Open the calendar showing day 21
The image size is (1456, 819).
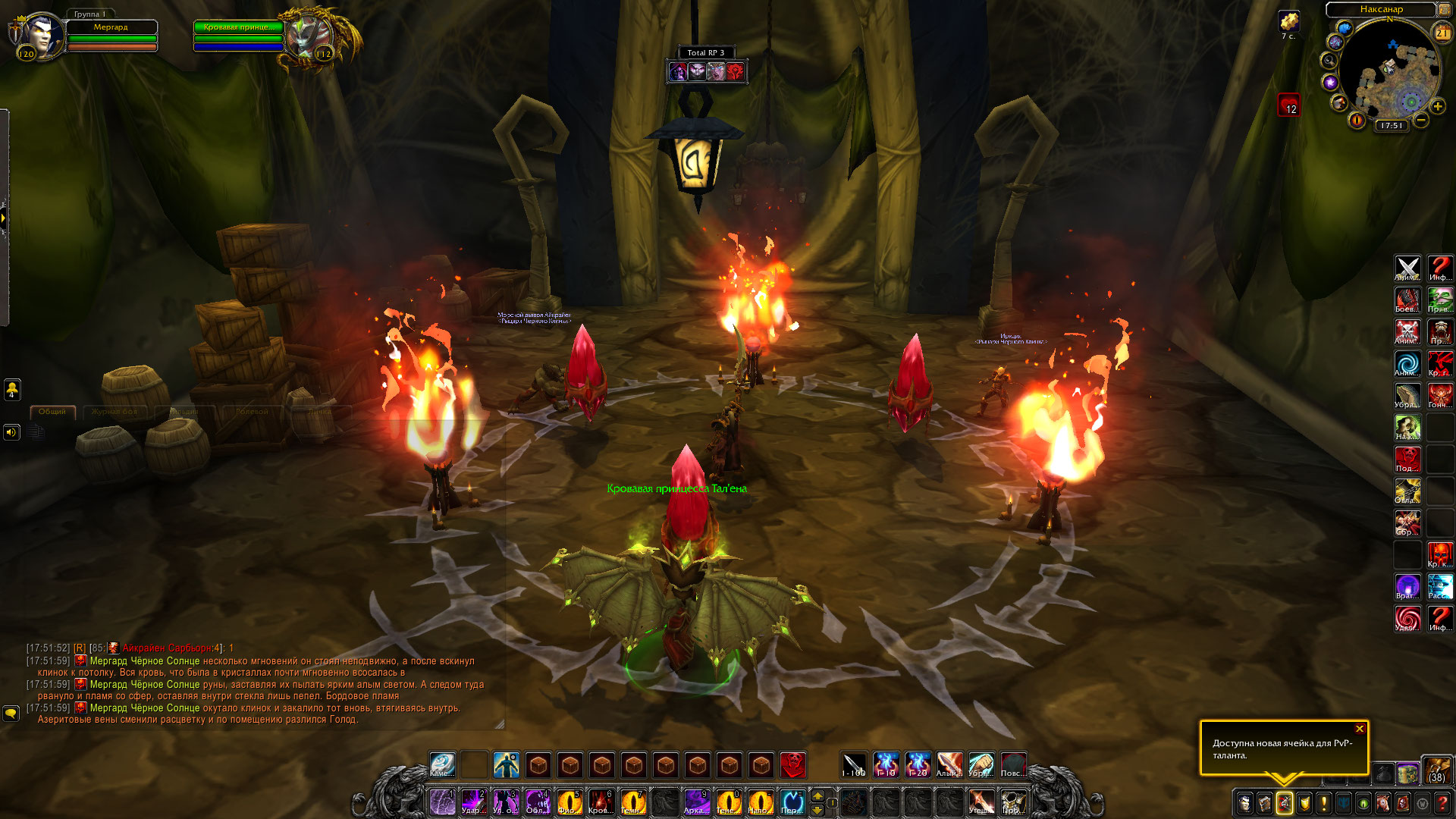pos(1442,33)
